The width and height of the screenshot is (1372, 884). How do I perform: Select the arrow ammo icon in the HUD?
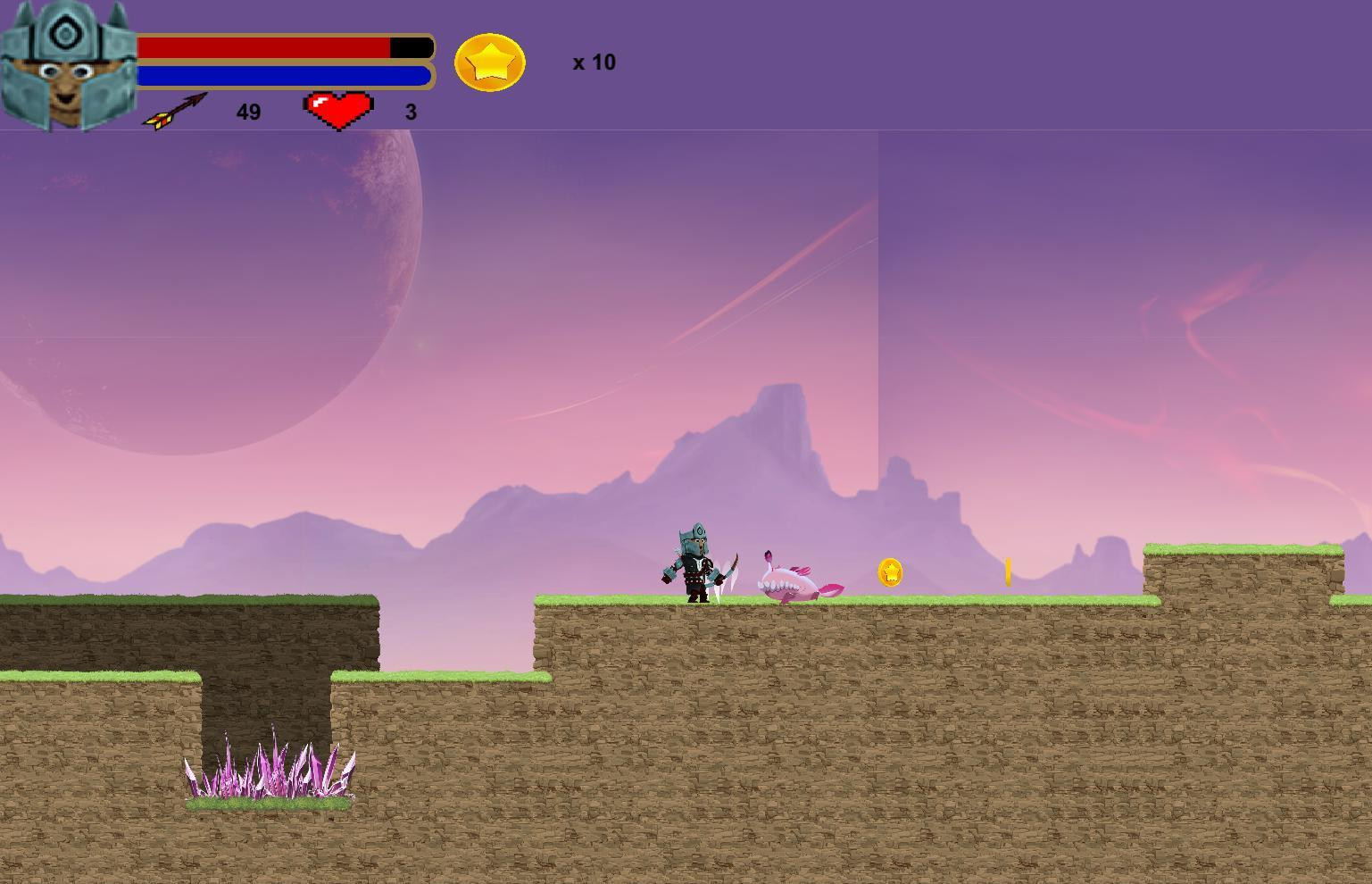[175, 109]
